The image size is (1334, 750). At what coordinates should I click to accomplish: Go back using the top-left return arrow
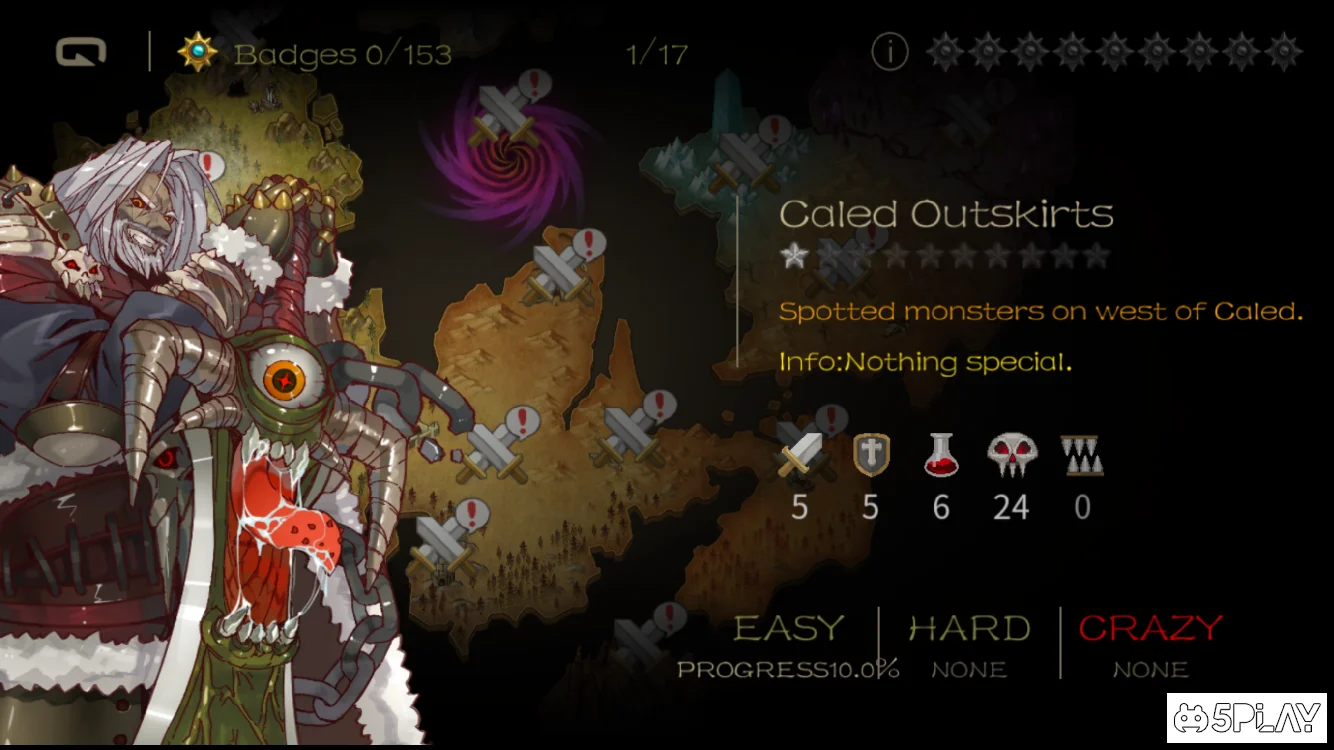(80, 52)
